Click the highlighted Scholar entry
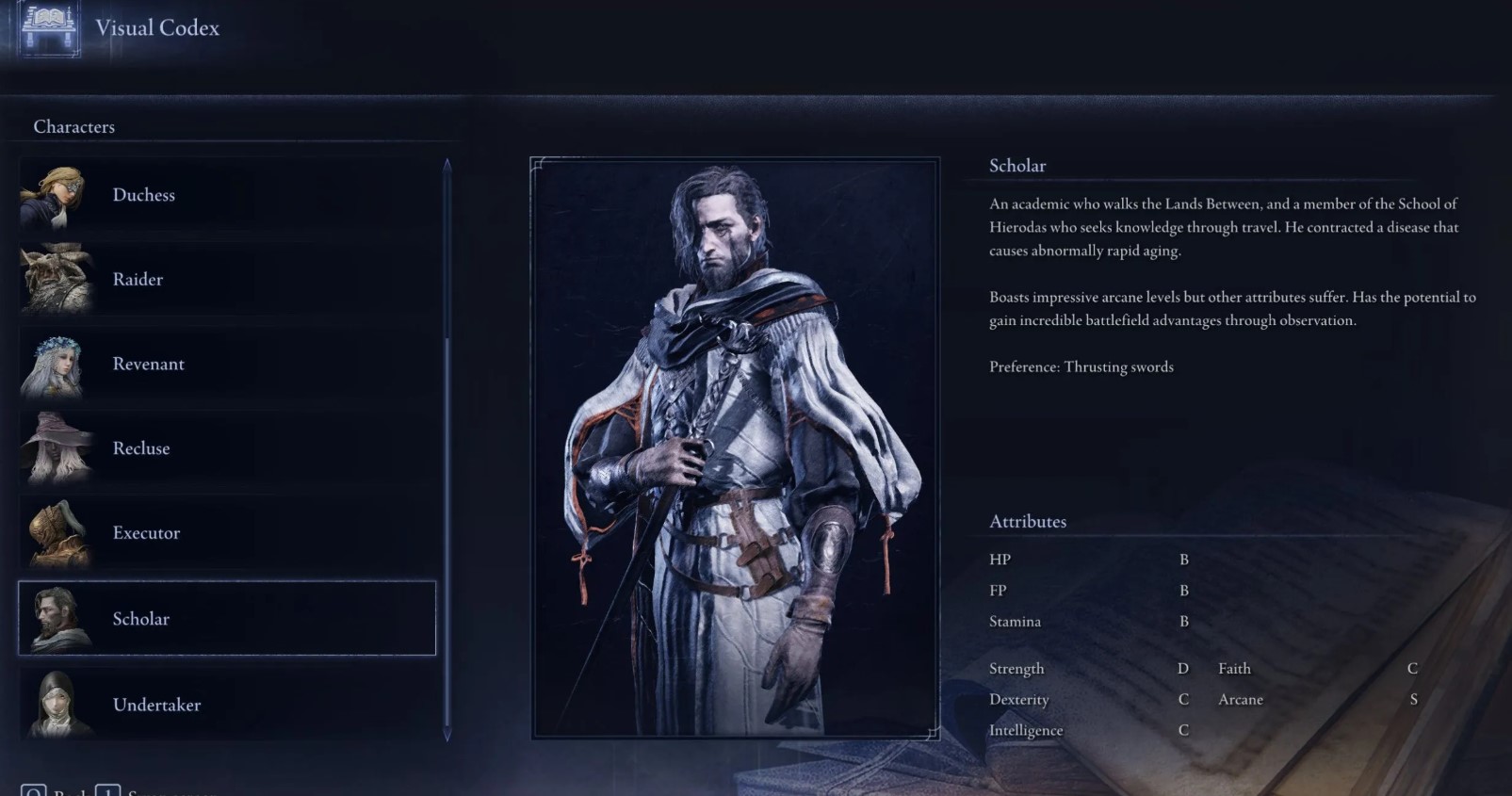This screenshot has height=796, width=1512. coord(226,618)
